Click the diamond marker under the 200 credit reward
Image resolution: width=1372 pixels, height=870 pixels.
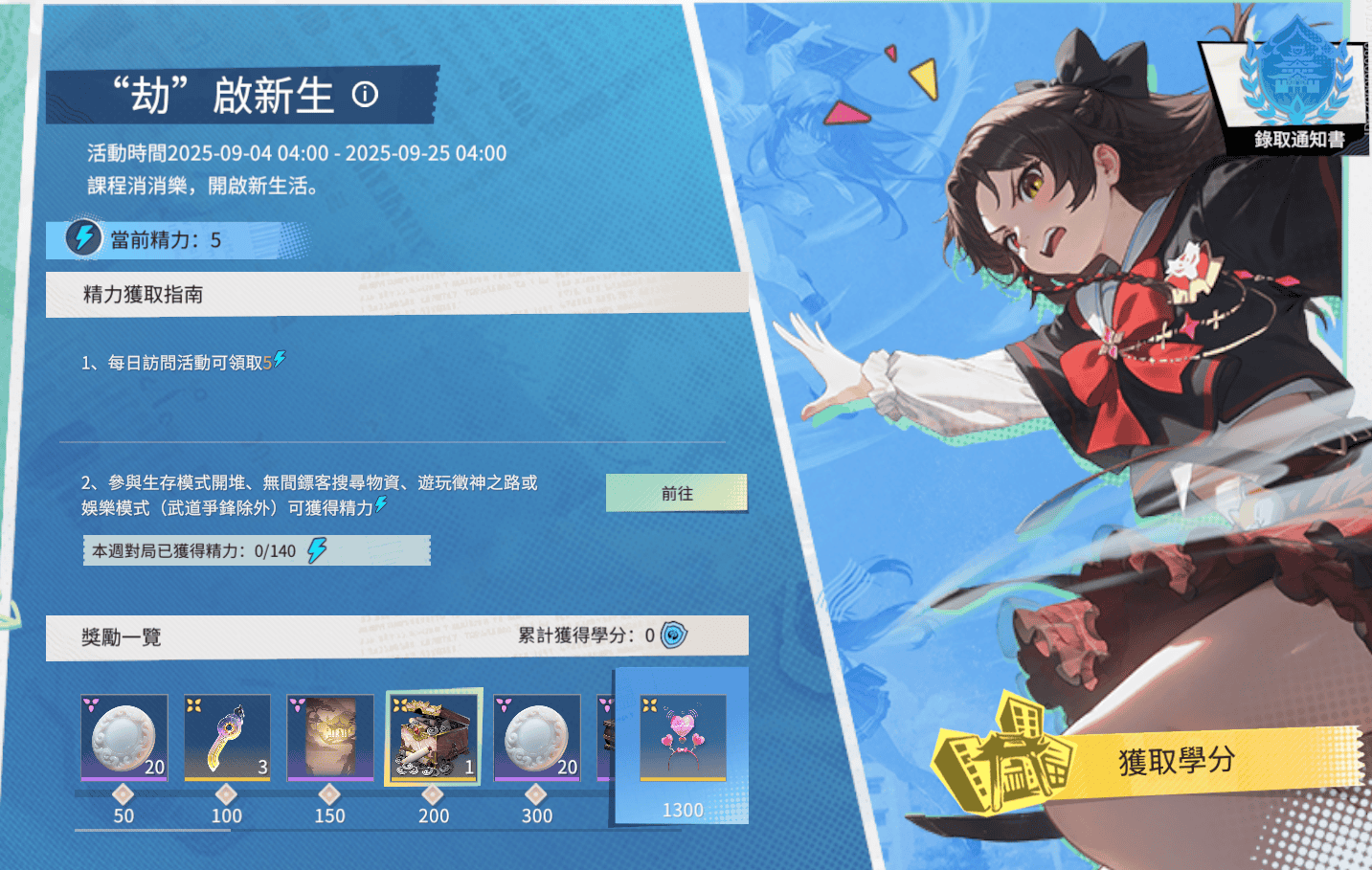[x=434, y=792]
